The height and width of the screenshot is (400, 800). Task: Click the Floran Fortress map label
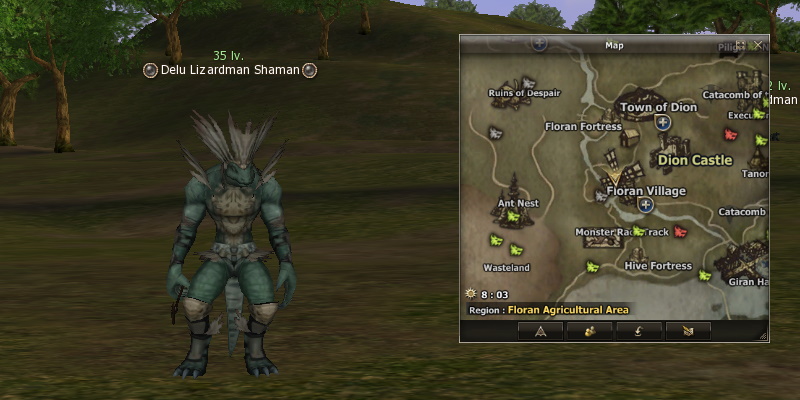[583, 127]
